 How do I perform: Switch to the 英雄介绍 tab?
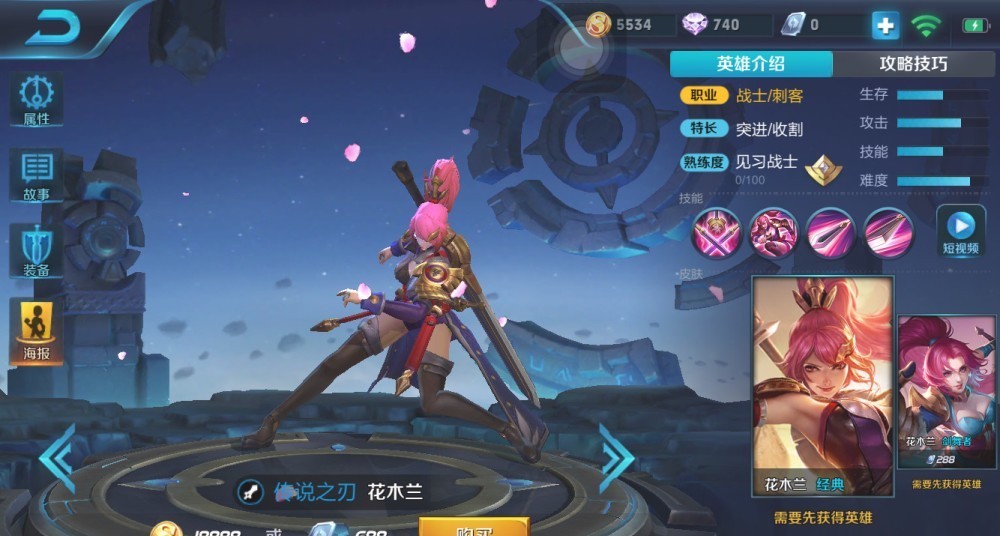tap(751, 64)
